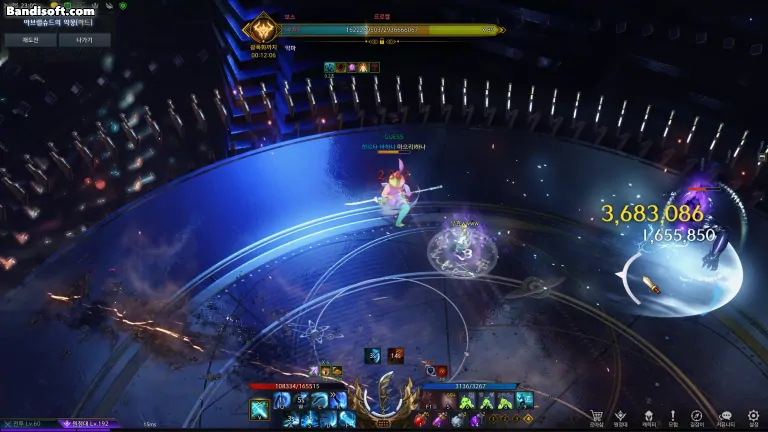The width and height of the screenshot is (768, 432).
Task: Open the exclamation mark adventure menu
Action: click(673, 415)
